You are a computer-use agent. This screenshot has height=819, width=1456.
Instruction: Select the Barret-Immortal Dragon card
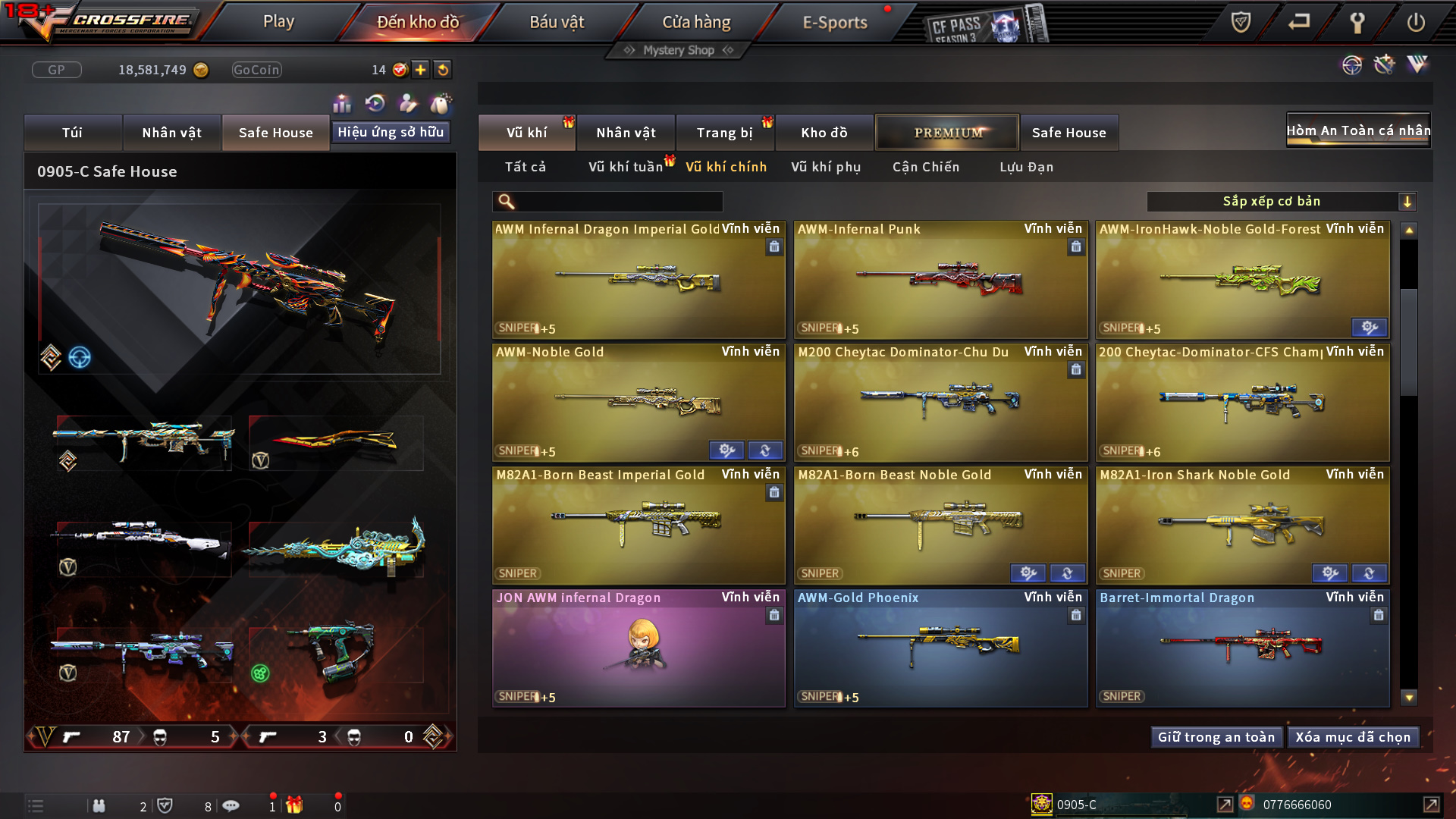(1242, 648)
